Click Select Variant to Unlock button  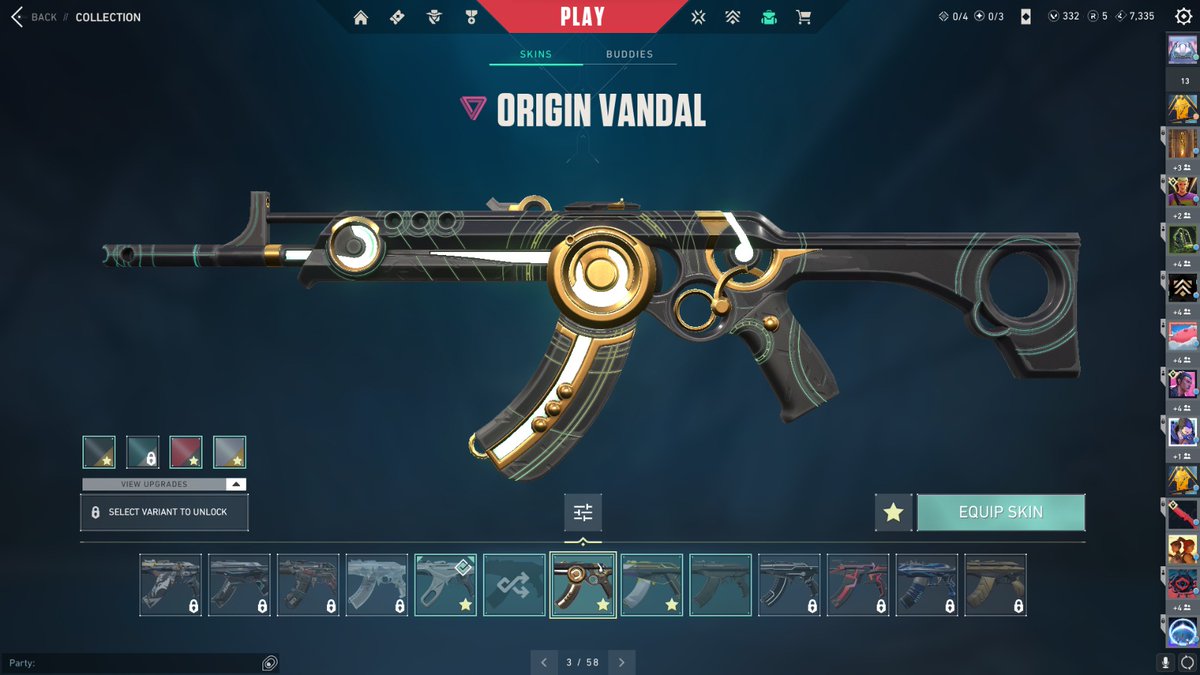click(164, 512)
